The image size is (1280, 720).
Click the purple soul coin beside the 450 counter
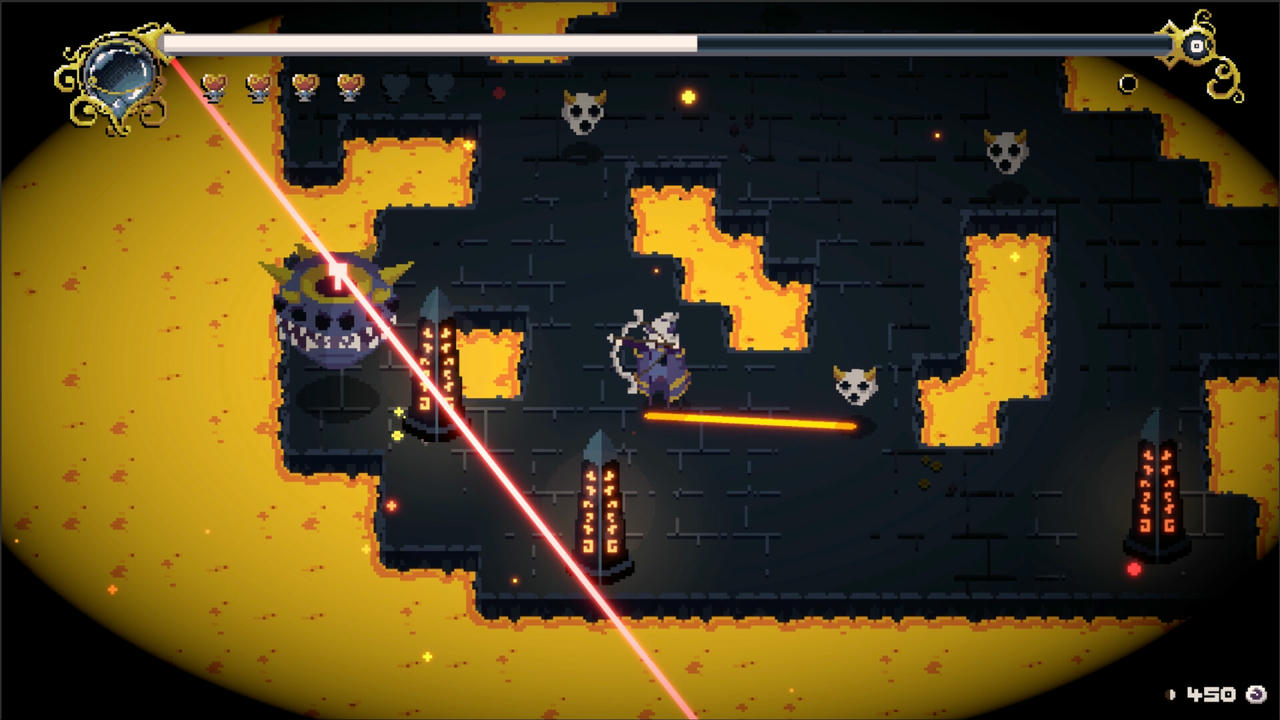point(1256,696)
